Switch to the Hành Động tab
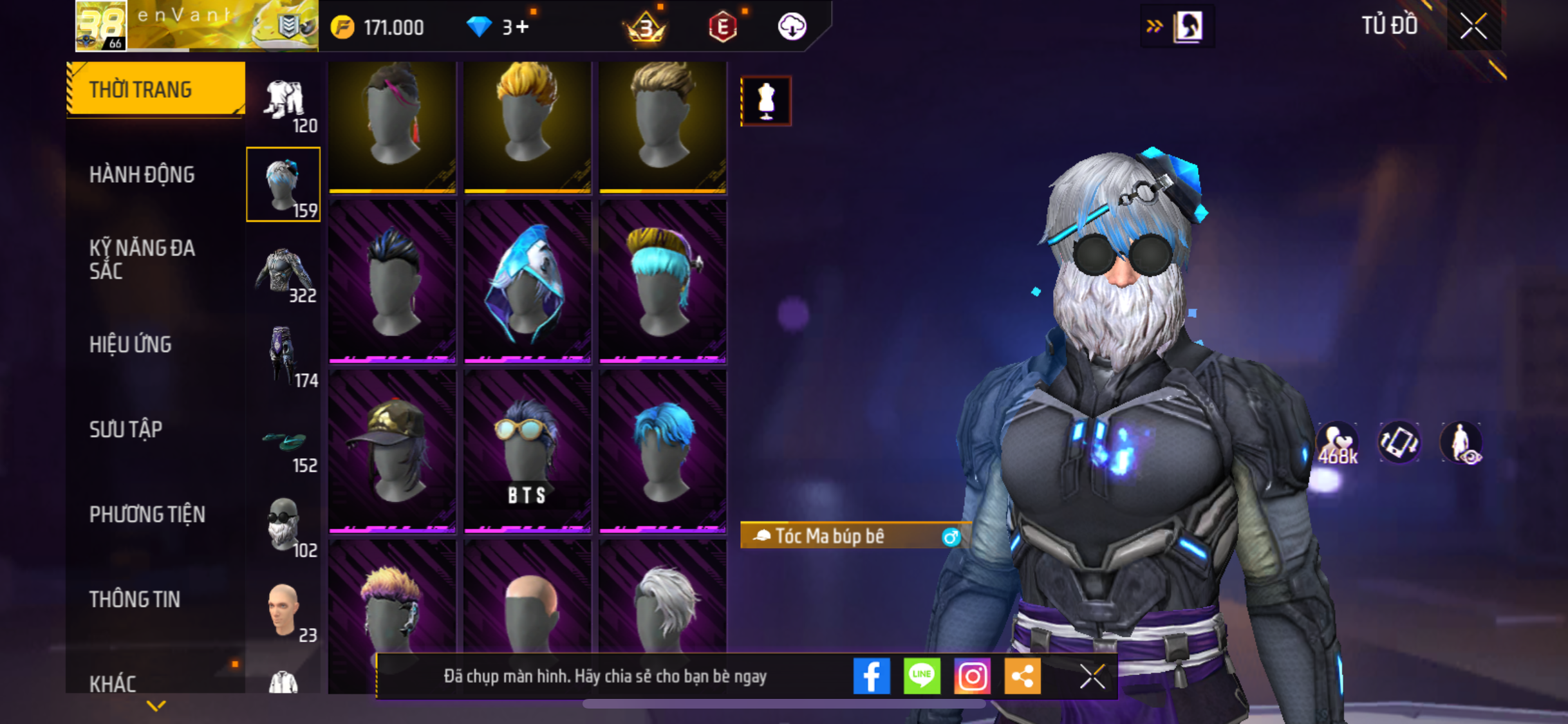The height and width of the screenshot is (724, 1568). (142, 174)
